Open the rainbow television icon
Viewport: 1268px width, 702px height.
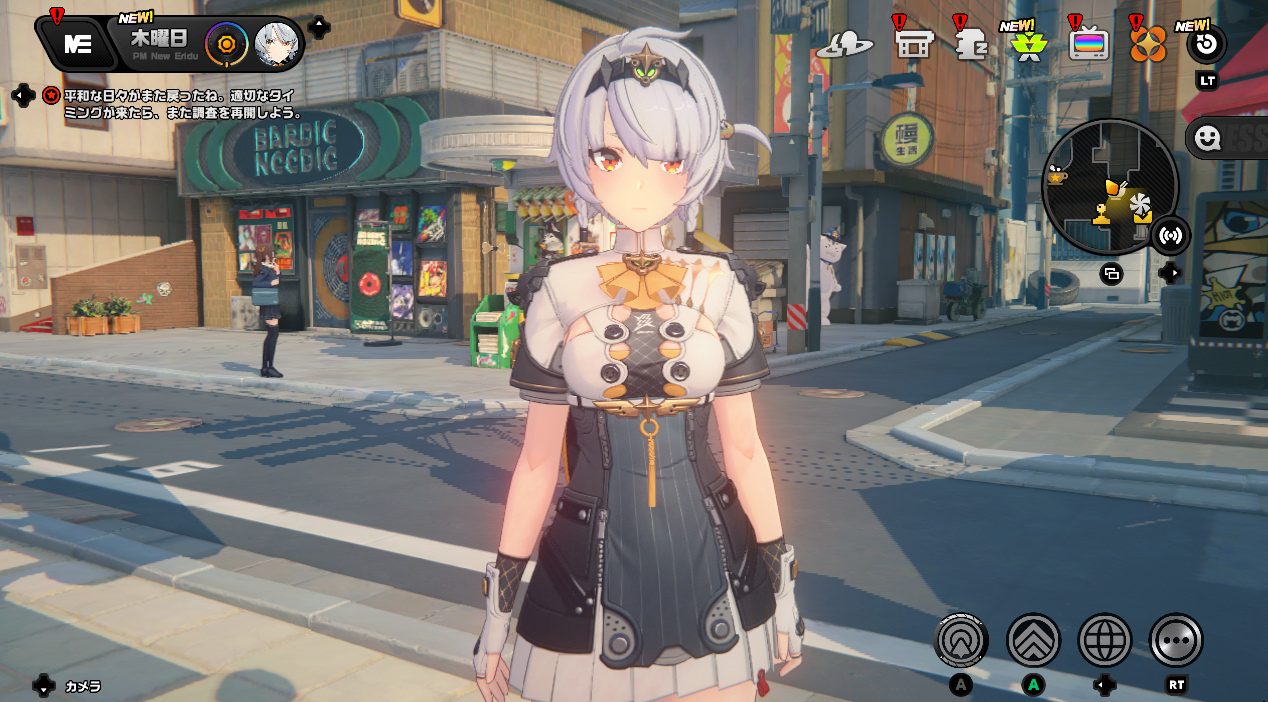click(x=1088, y=45)
